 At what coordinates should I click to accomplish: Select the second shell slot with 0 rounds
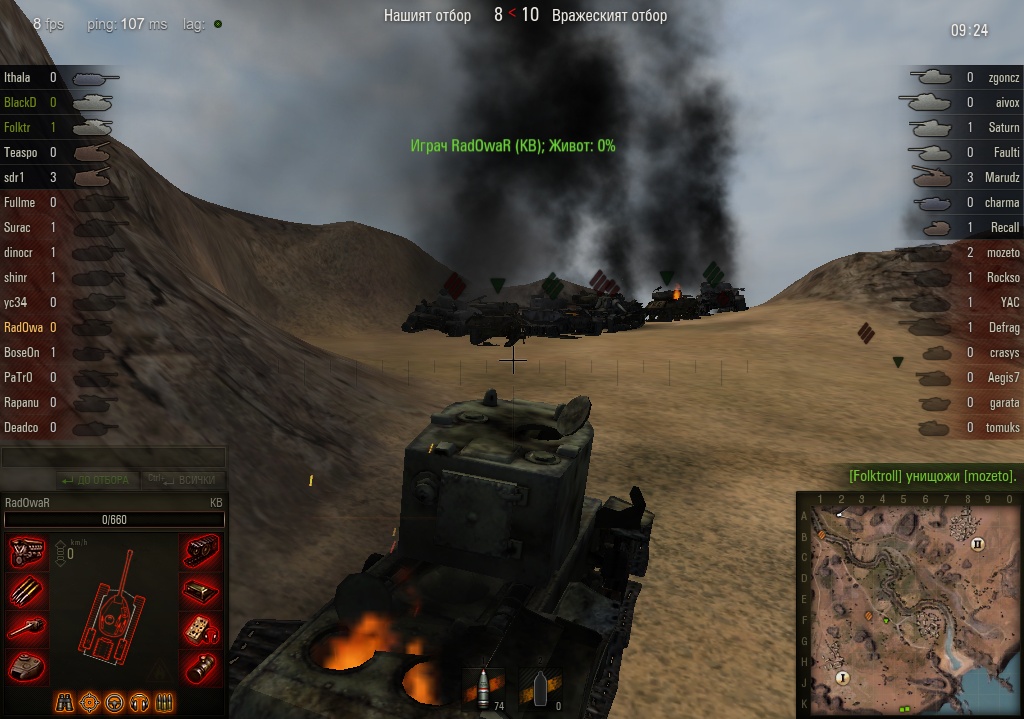click(x=541, y=689)
